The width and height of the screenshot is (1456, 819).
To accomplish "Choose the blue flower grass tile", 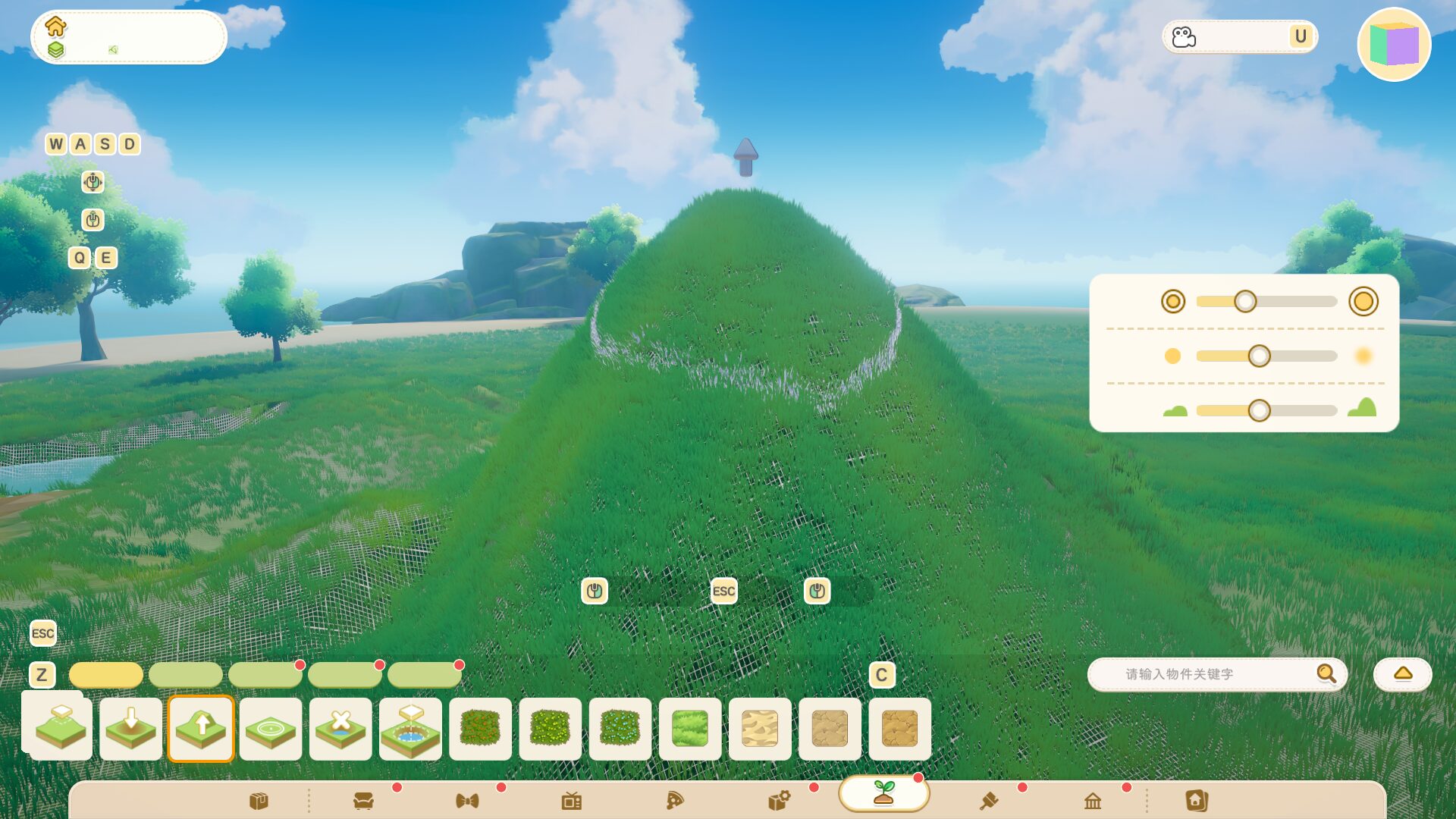I will (x=620, y=729).
